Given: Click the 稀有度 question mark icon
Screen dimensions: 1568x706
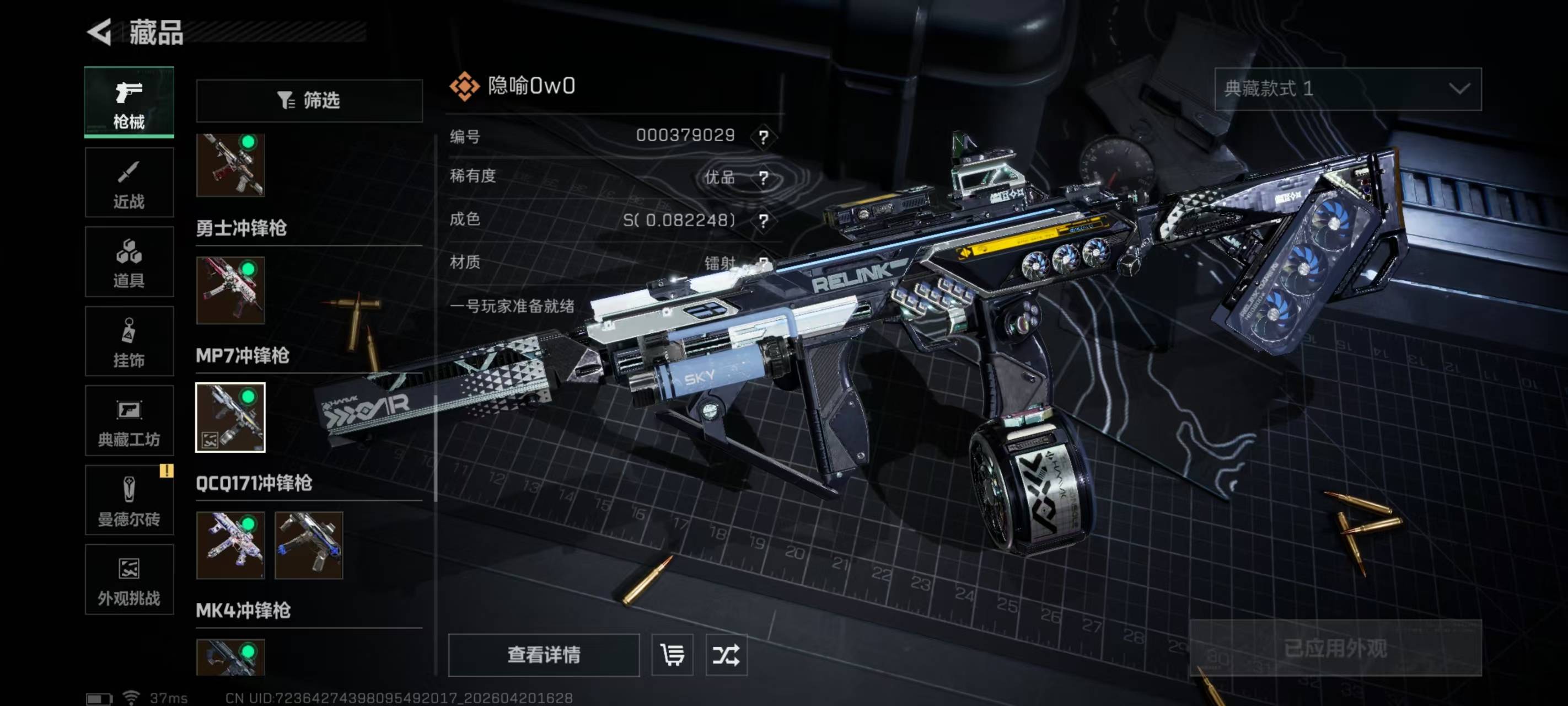Looking at the screenshot, I should [x=763, y=178].
